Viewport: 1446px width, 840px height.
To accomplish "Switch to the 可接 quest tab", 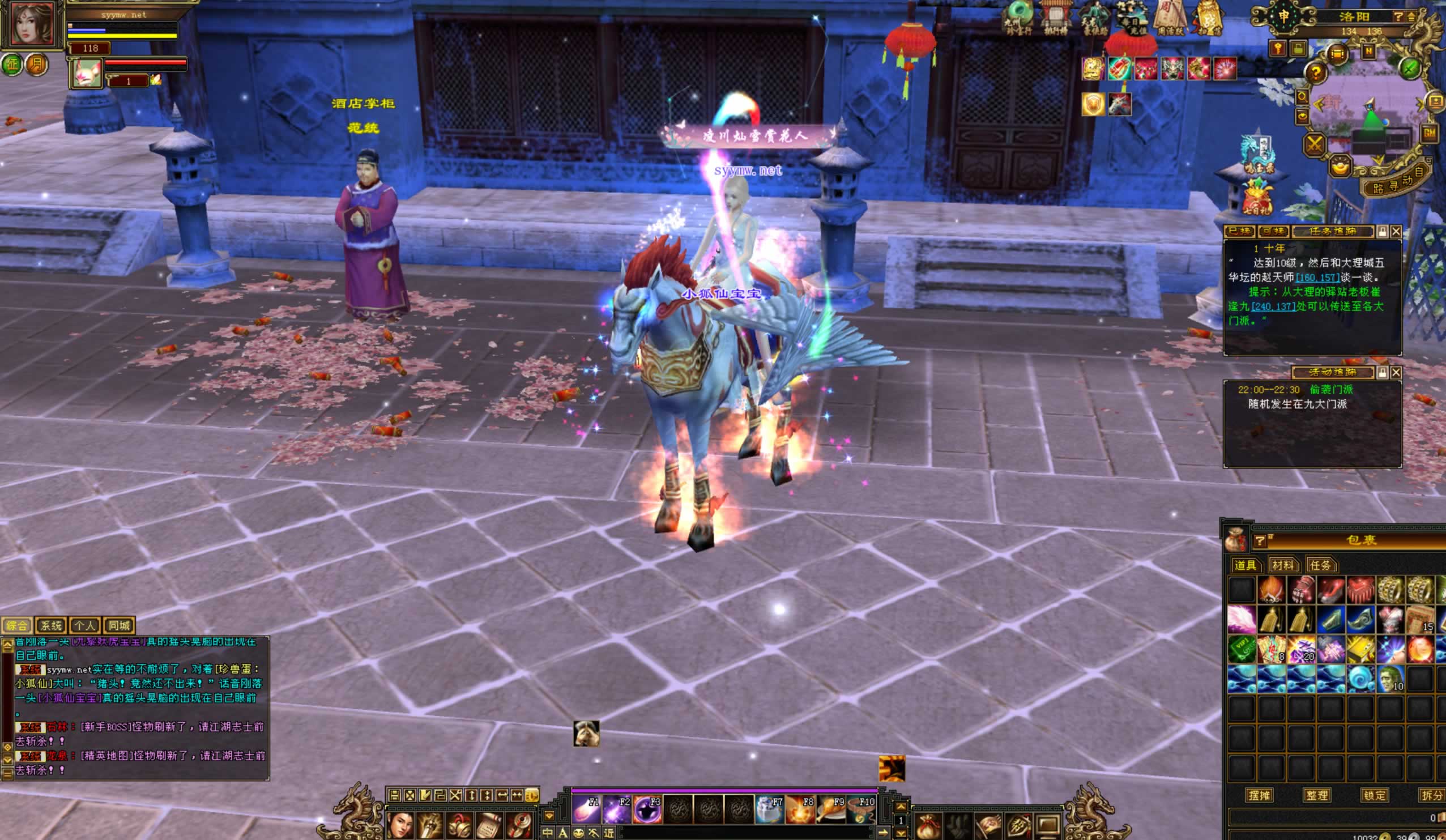I will [x=1273, y=231].
